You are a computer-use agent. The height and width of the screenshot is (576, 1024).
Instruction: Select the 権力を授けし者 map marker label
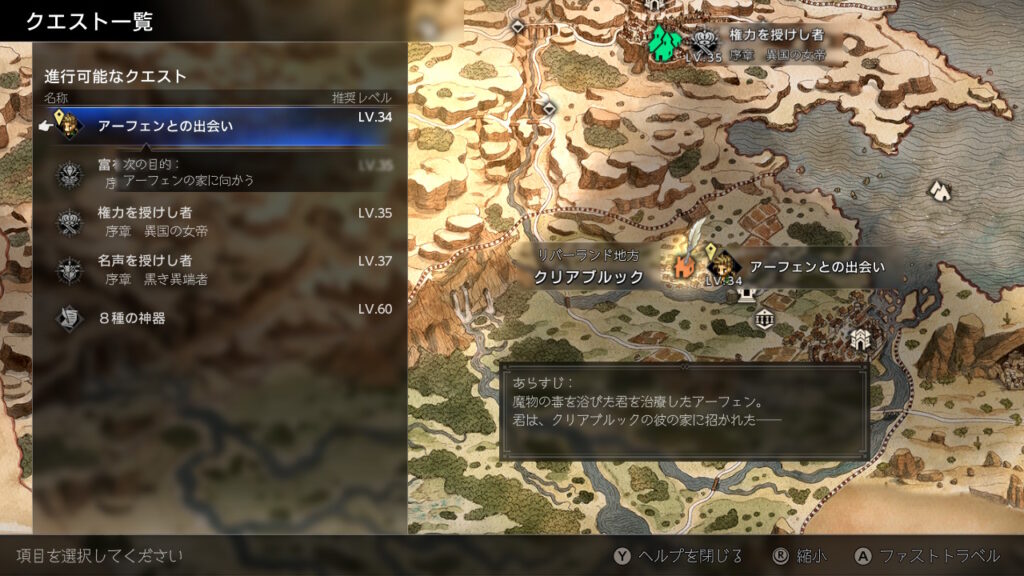click(776, 35)
